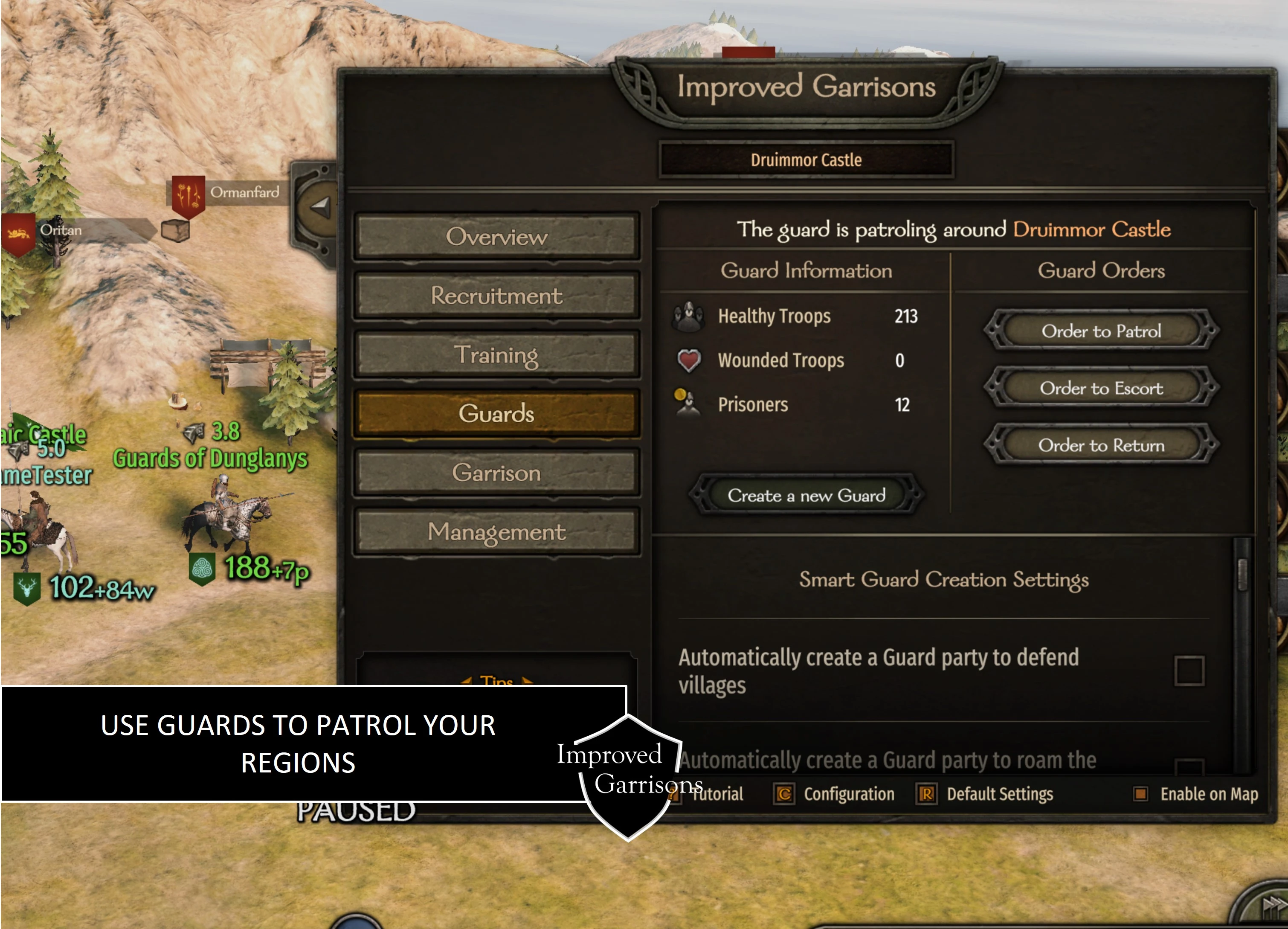
Task: Click the Wounded Troops heart icon
Action: (688, 360)
